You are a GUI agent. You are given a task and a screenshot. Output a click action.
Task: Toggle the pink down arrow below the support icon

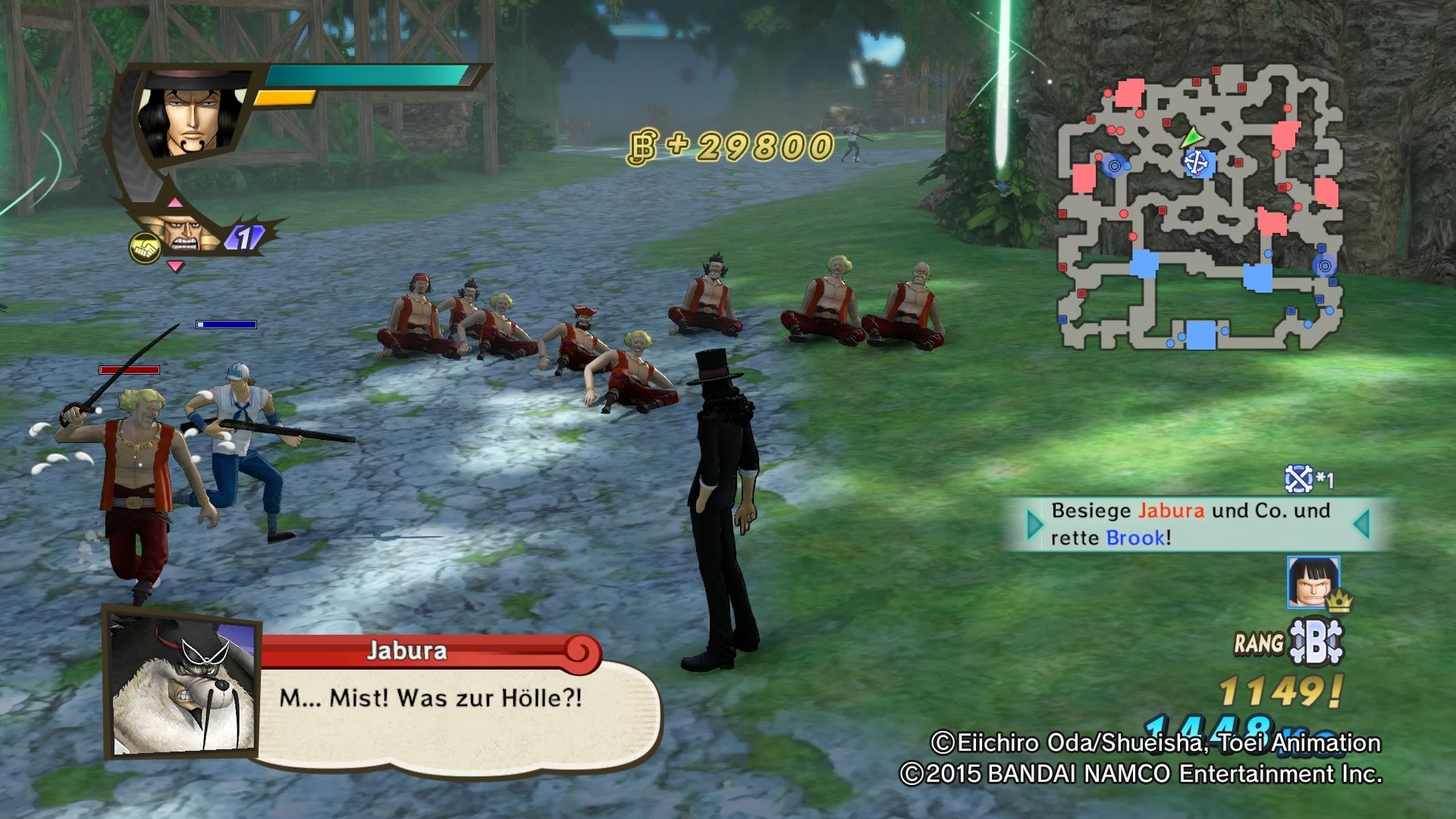[x=177, y=265]
